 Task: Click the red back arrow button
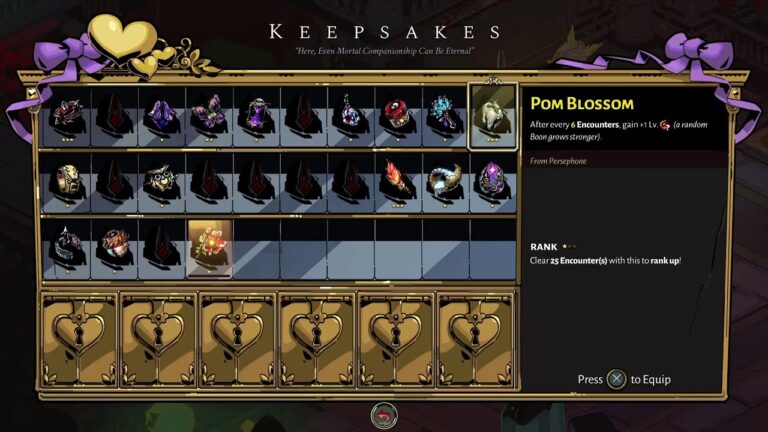coord(383,414)
